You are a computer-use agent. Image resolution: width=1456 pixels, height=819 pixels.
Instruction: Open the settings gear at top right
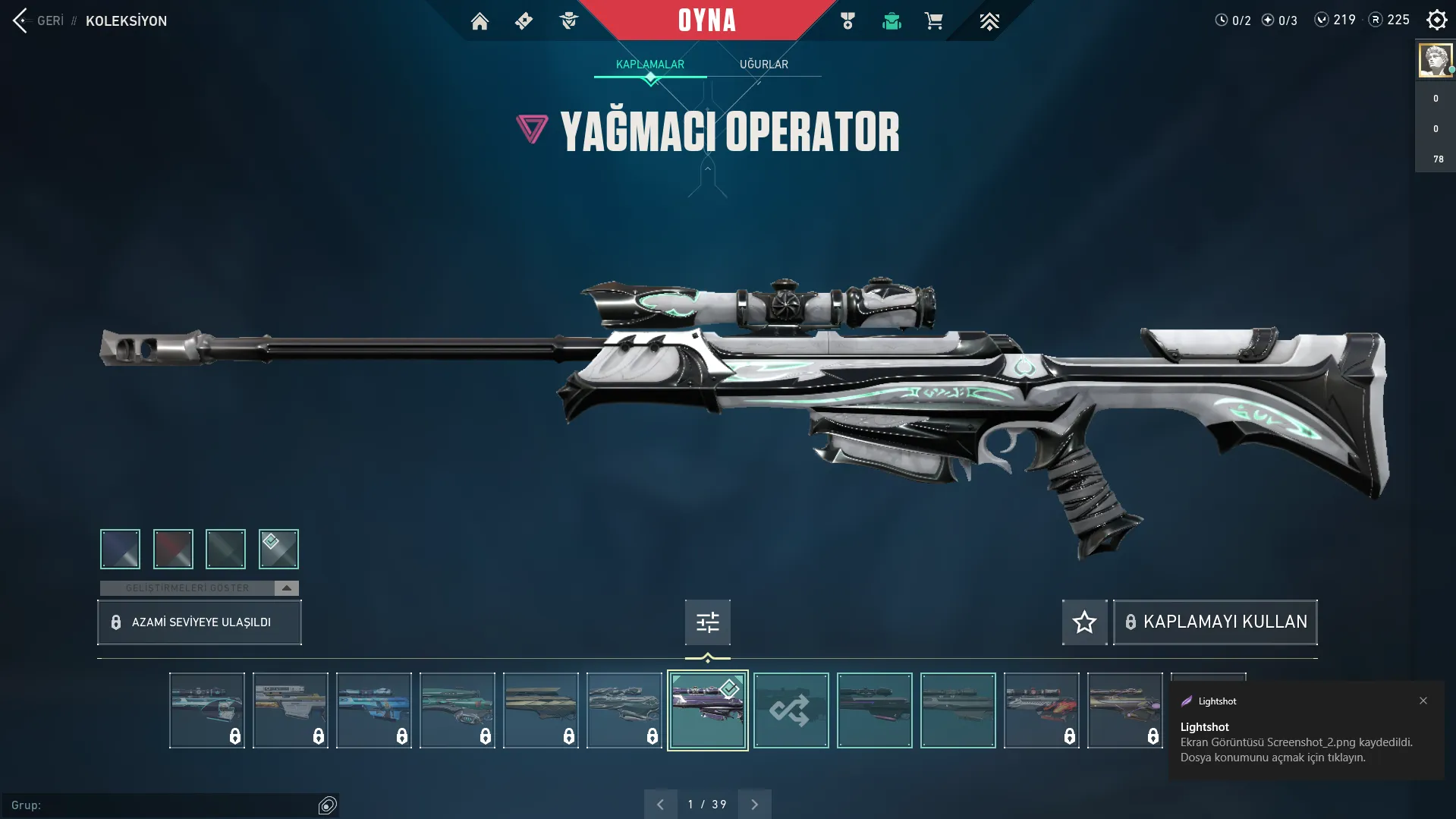(x=1437, y=20)
